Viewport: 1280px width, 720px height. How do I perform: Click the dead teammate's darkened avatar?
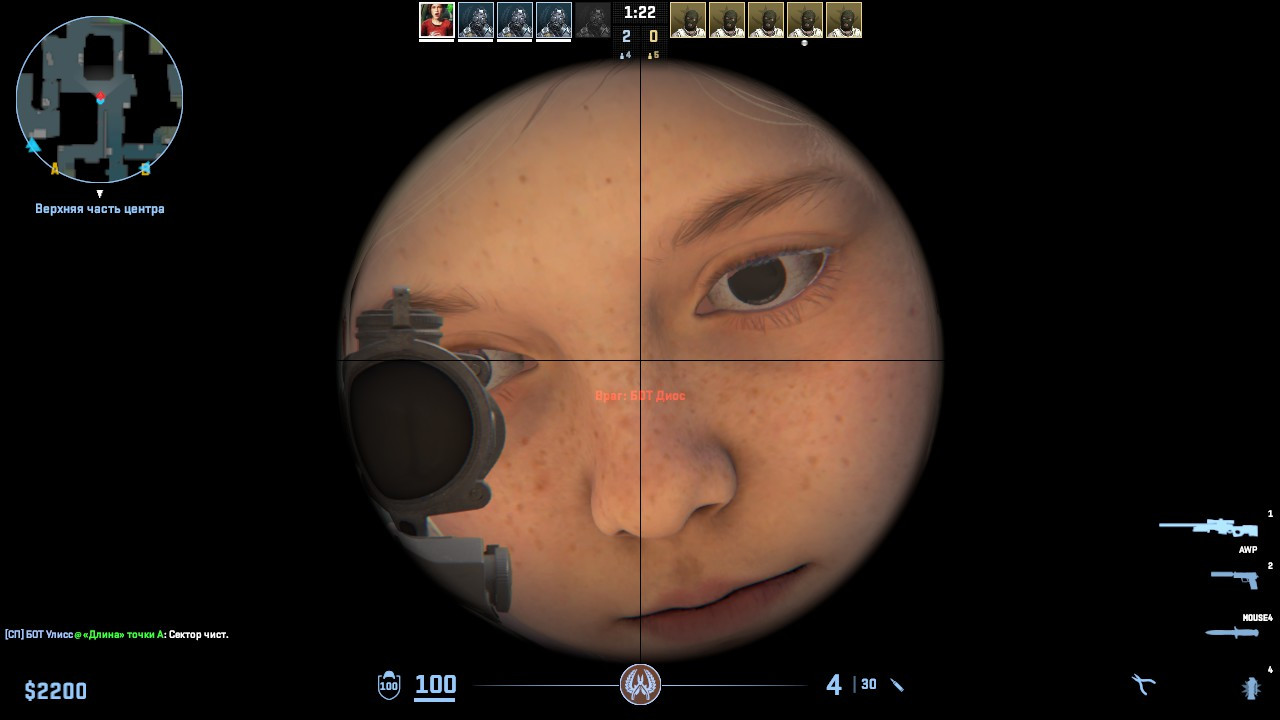coord(593,20)
